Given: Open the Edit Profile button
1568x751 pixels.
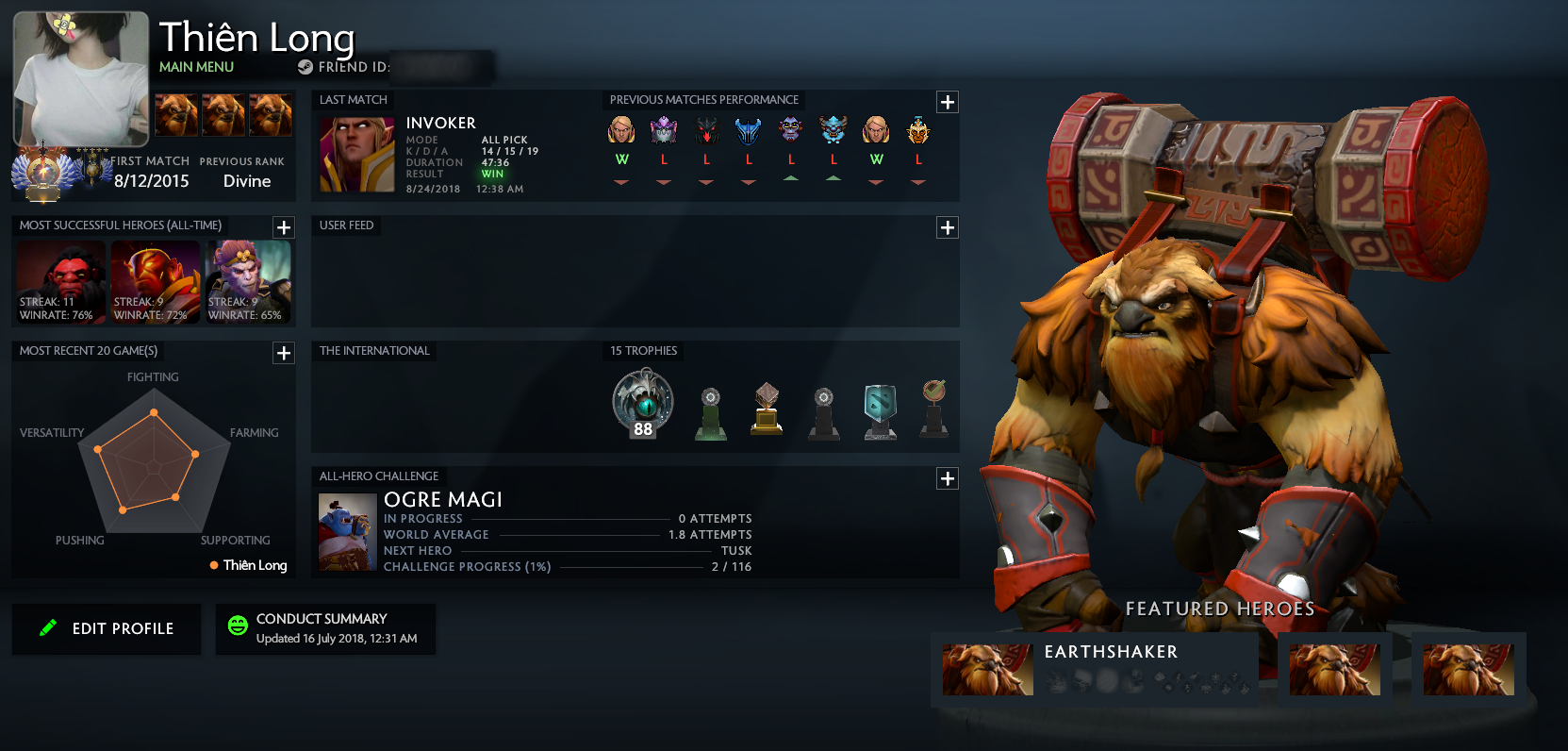Looking at the screenshot, I should pyautogui.click(x=107, y=629).
